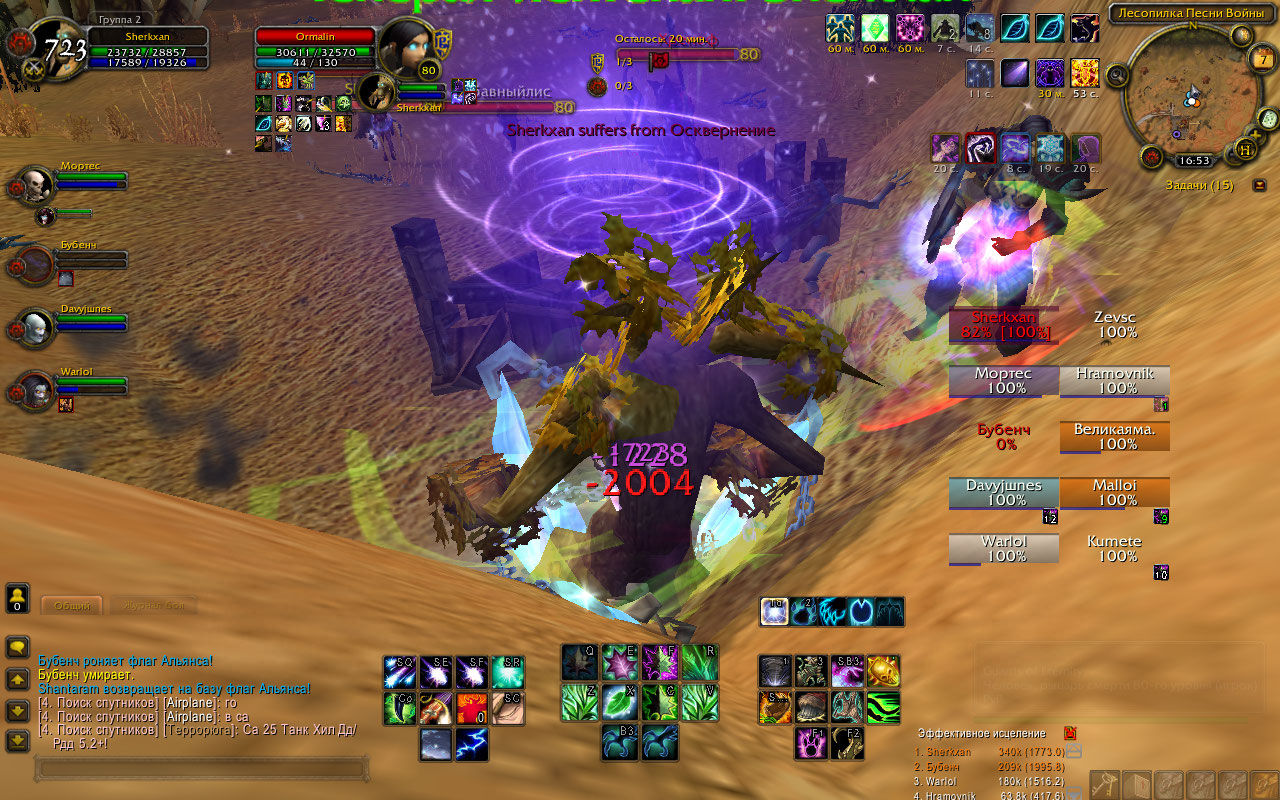Click the yellow speech bubble chat icon
The width and height of the screenshot is (1280, 800).
17,647
